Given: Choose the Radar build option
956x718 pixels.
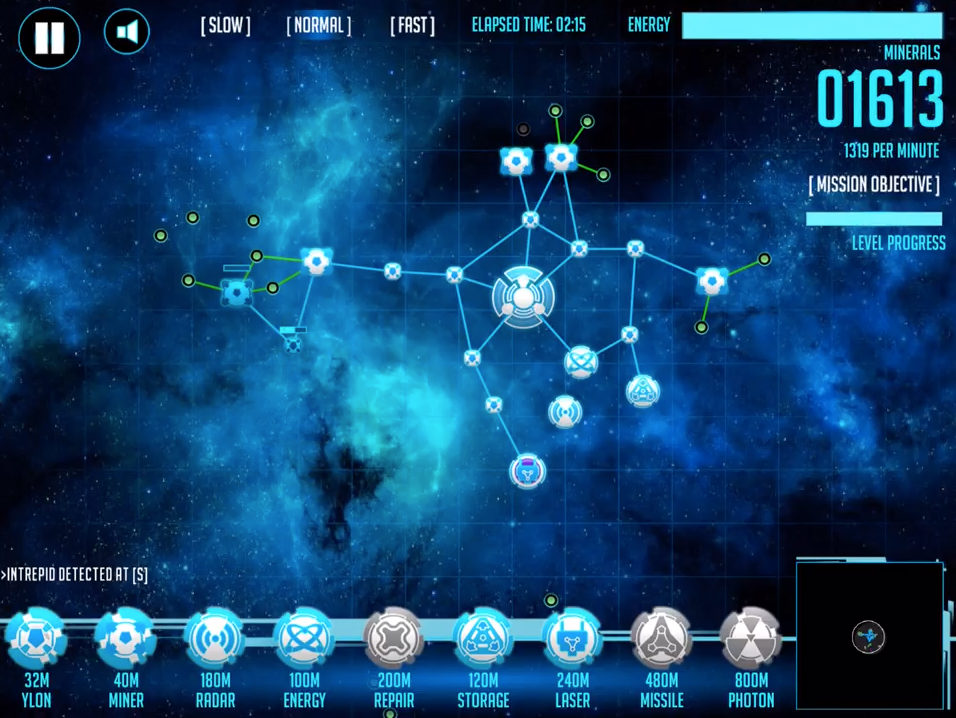Looking at the screenshot, I should [215, 639].
